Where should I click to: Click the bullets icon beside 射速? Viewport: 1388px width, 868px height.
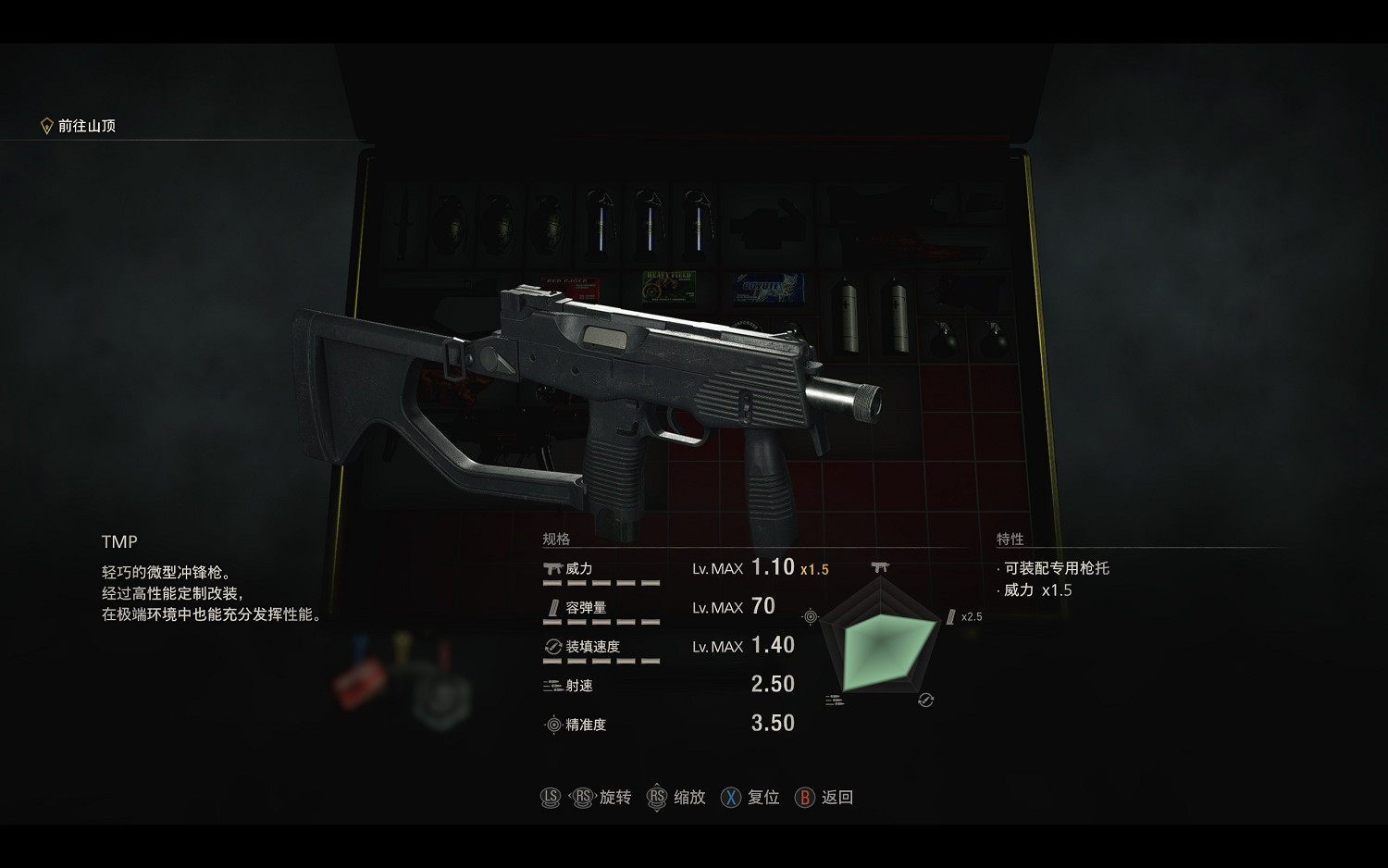tap(550, 686)
